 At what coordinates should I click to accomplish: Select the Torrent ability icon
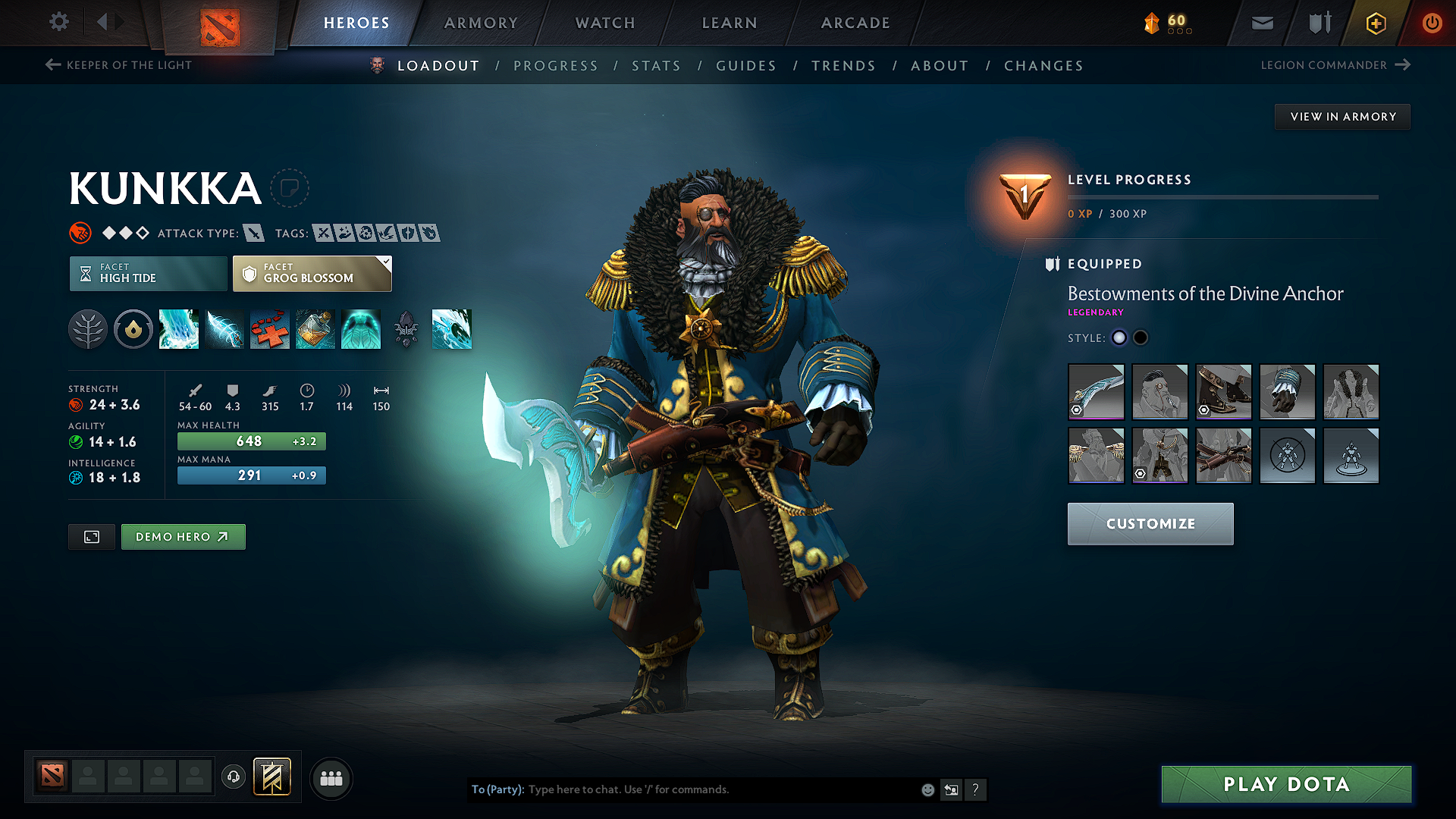pos(178,329)
